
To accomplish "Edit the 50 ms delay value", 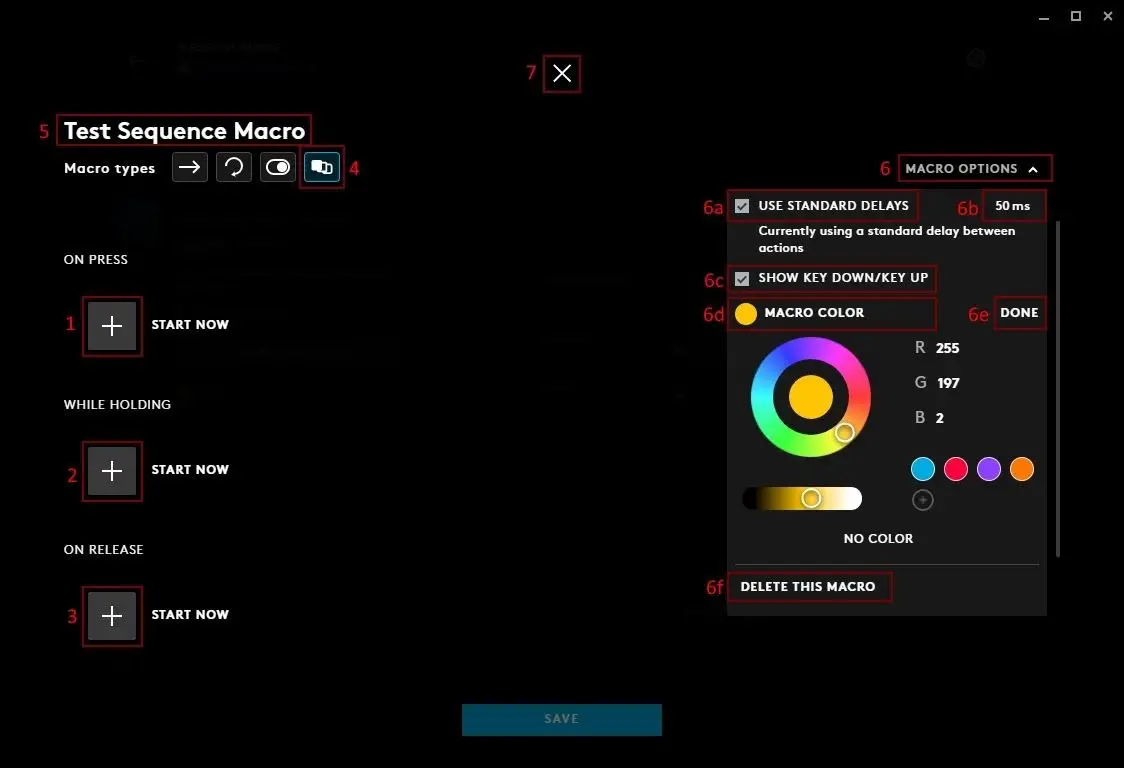I will (1012, 206).
